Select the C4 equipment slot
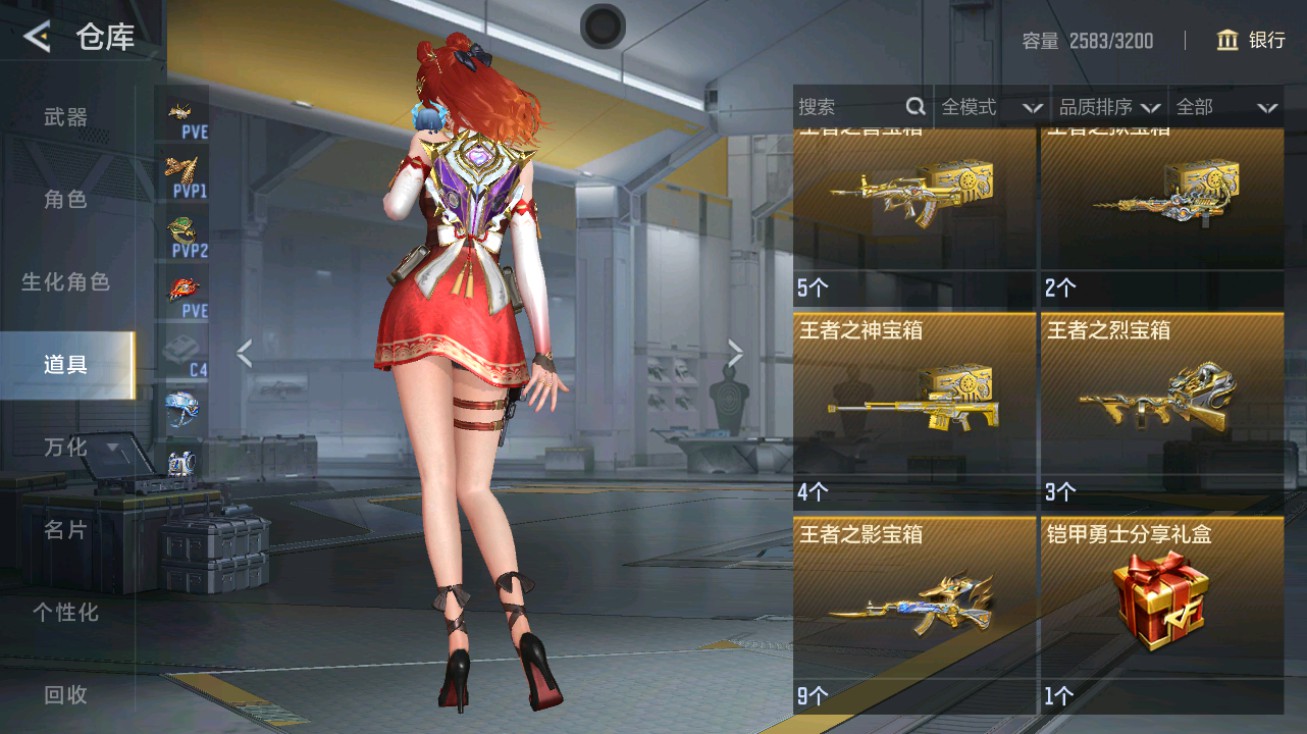The image size is (1307, 734). tap(183, 348)
